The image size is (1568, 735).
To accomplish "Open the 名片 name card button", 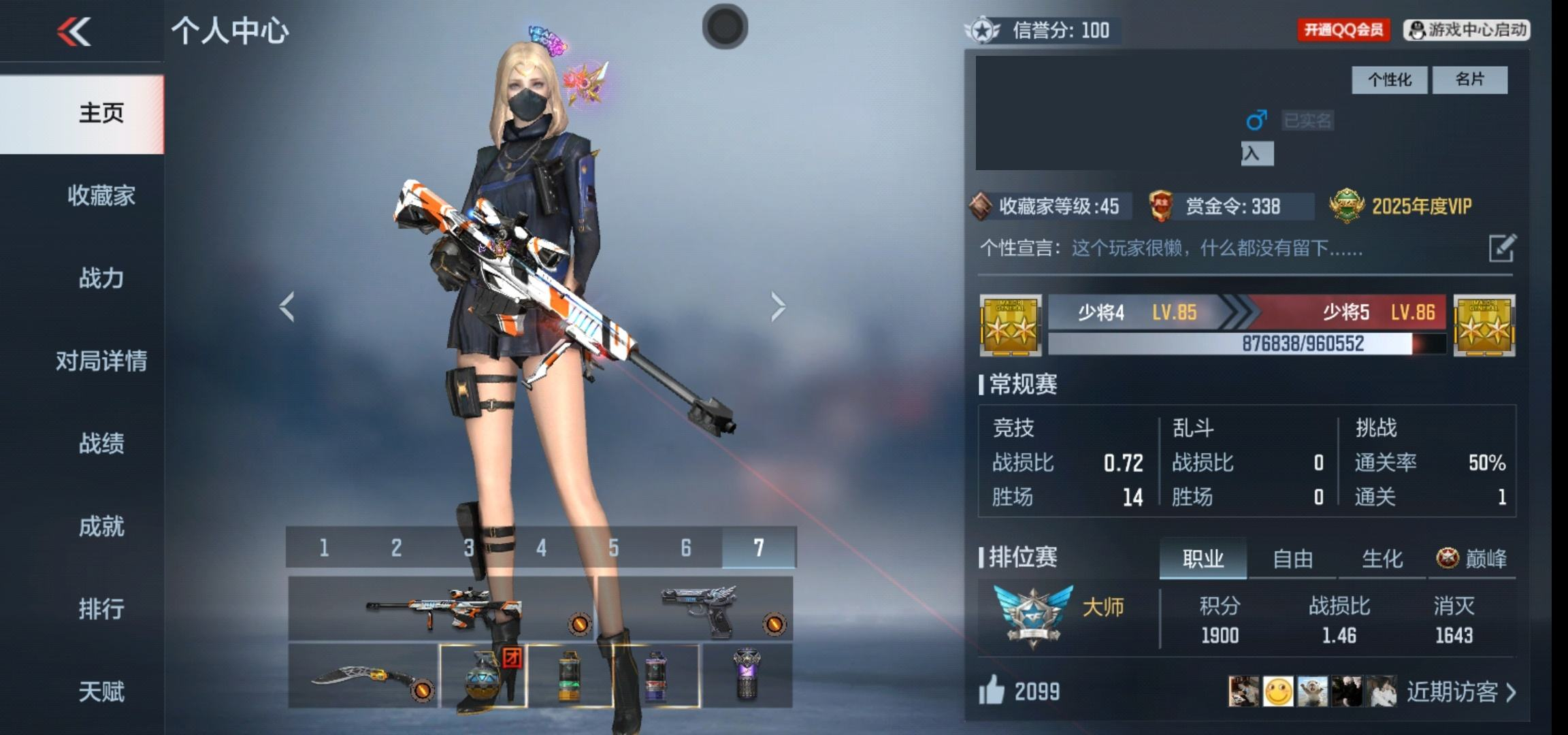I will (x=1470, y=80).
